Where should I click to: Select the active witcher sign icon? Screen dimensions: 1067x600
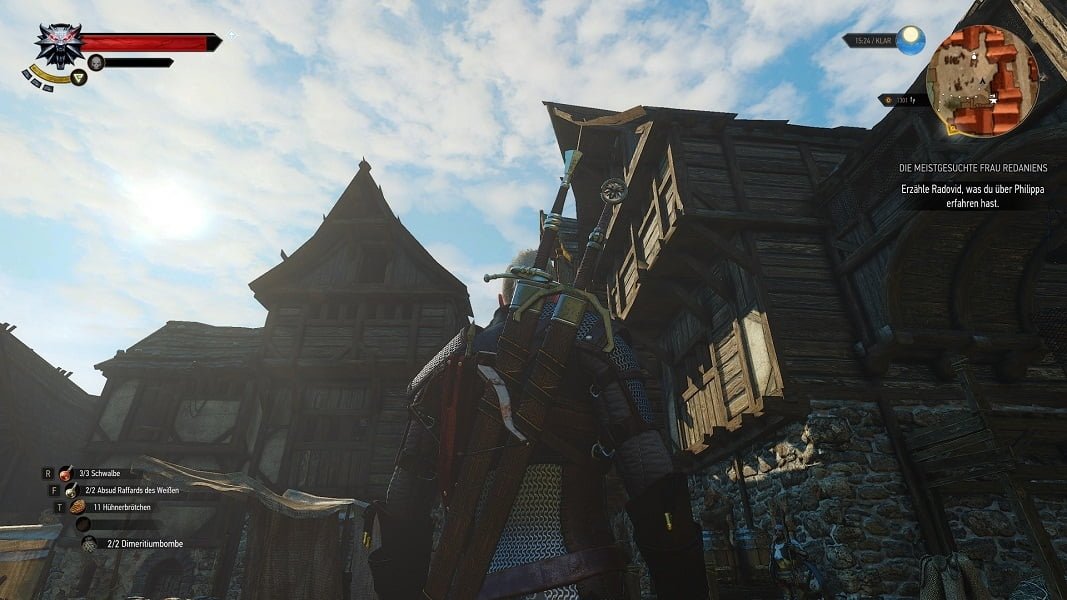[x=78, y=77]
